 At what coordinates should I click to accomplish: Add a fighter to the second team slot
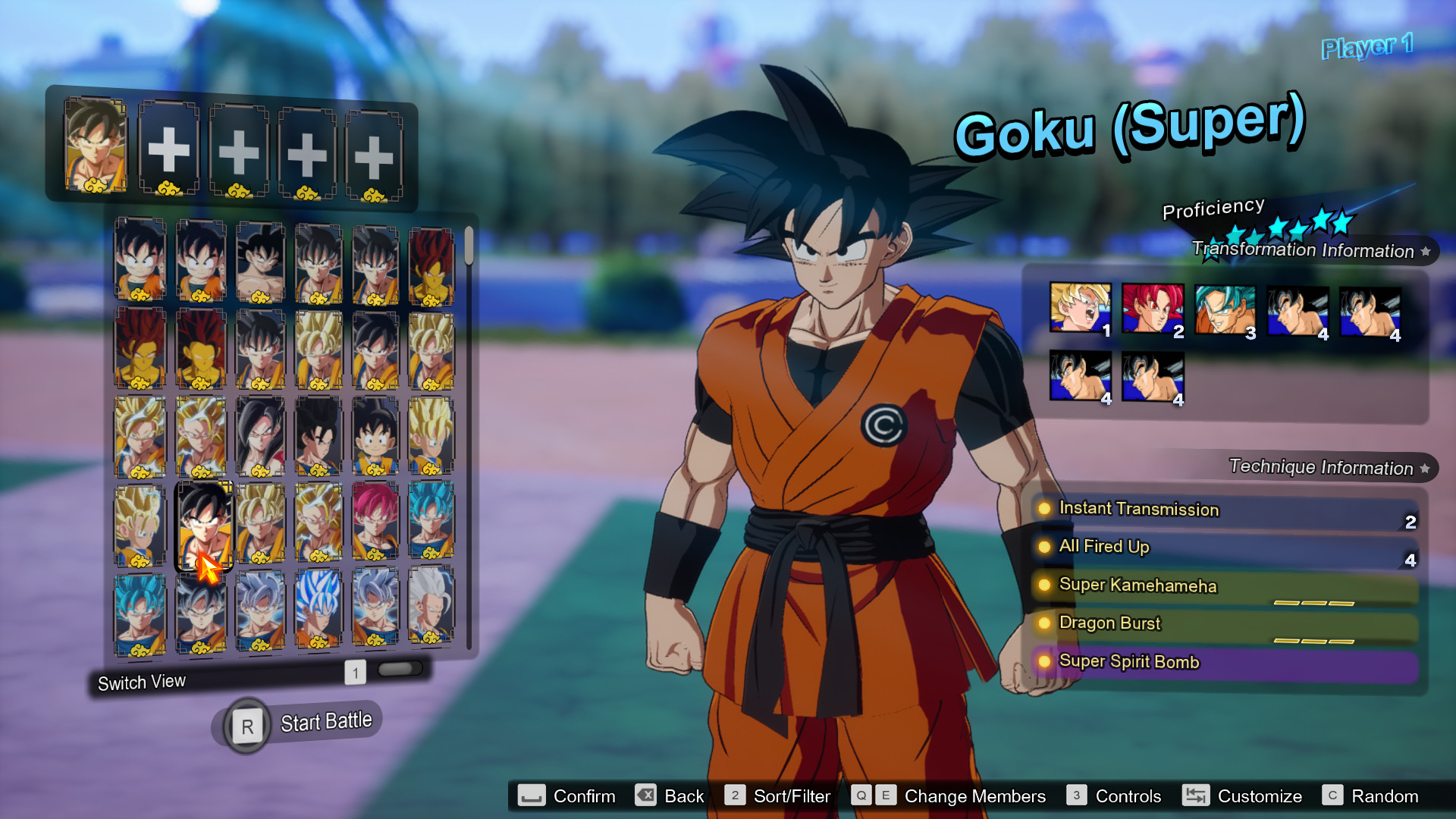pos(170,149)
